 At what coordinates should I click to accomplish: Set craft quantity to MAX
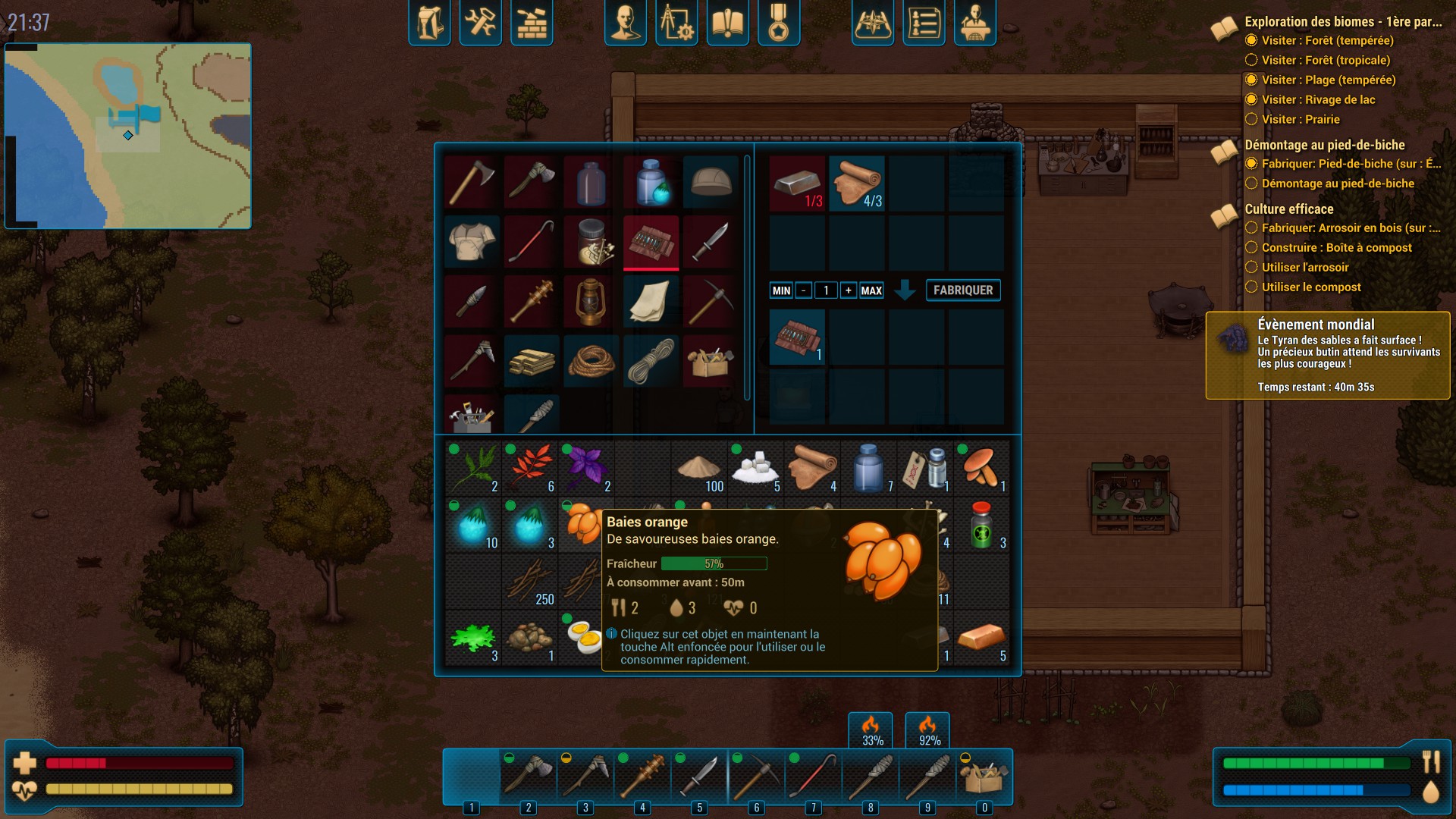tap(871, 290)
